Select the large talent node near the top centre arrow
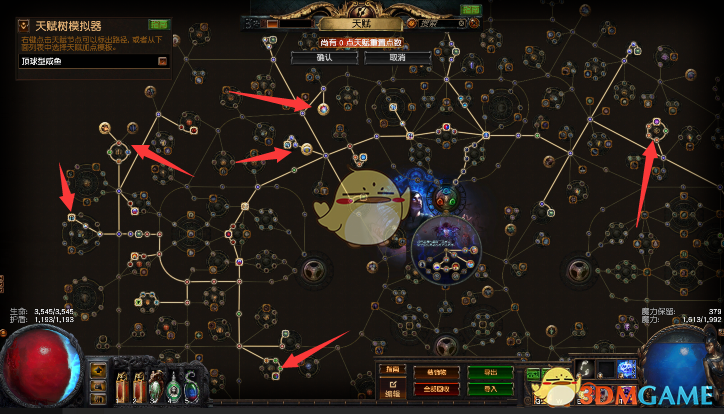 (323, 108)
